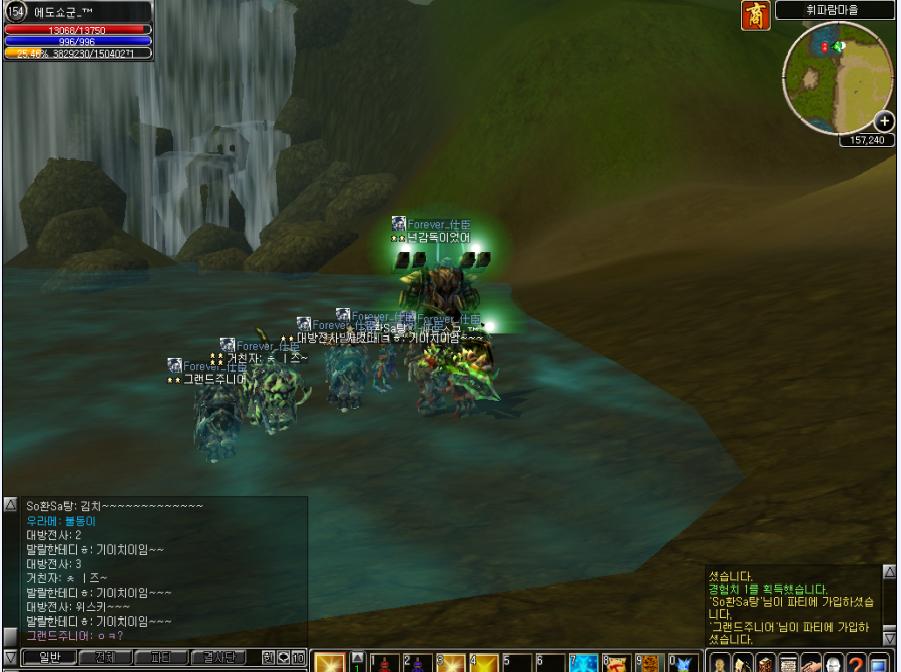This screenshot has width=901, height=672.
Task: Select the 결사단 chat tab
Action: click(x=218, y=658)
